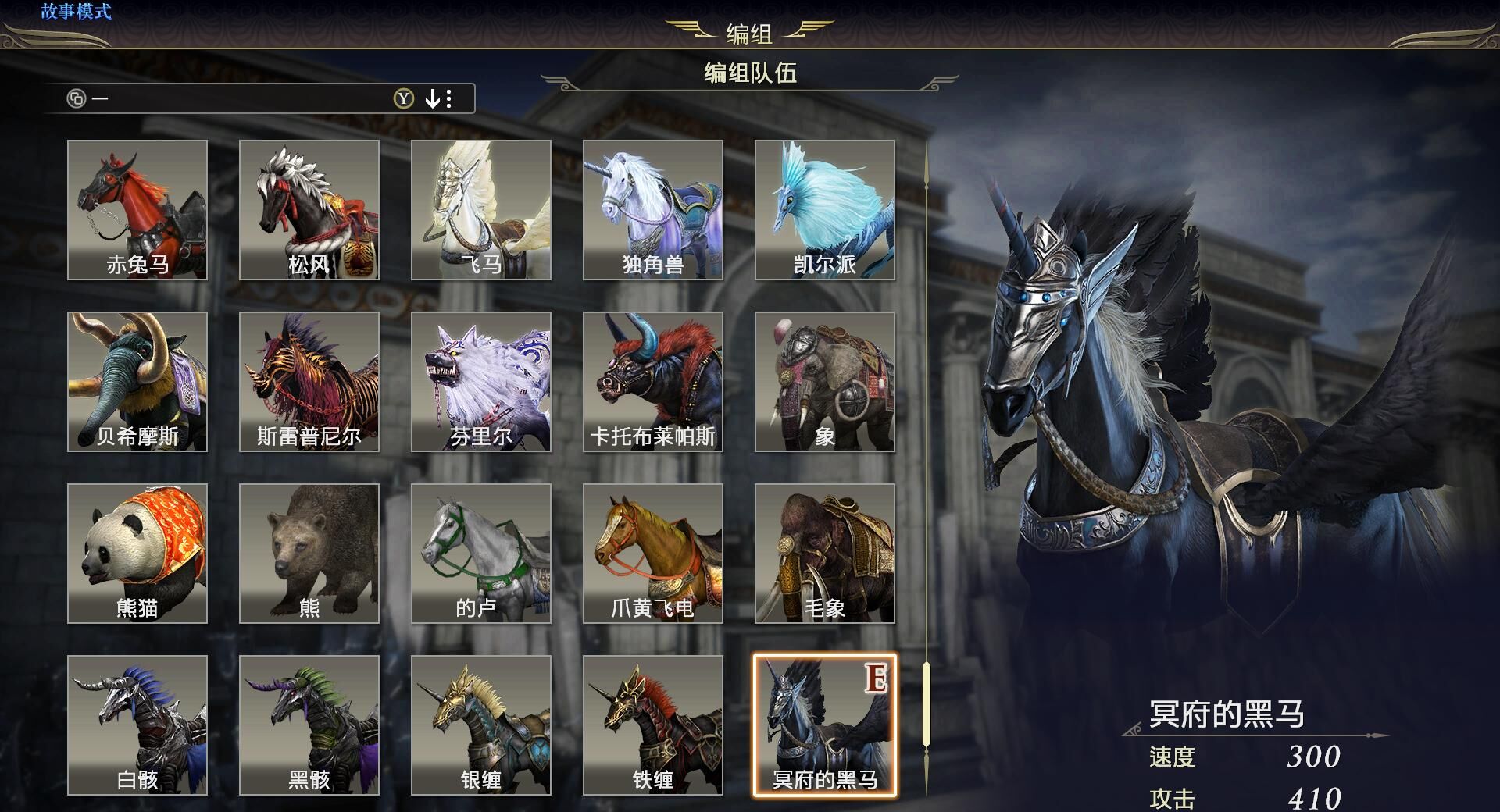Pick the 的卢 white horse
Viewport: 1500px width, 812px height.
coord(481,553)
